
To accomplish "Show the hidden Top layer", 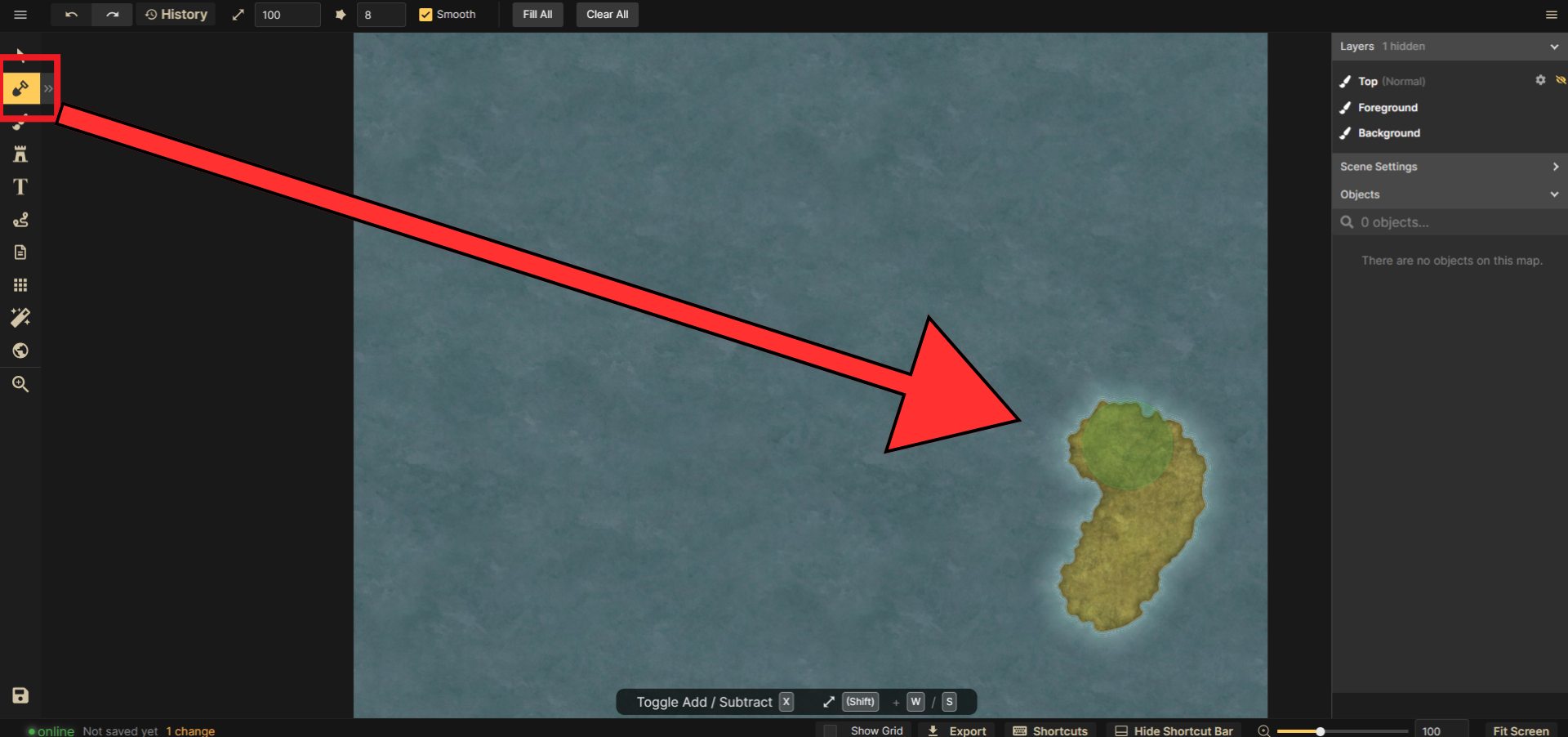I will pyautogui.click(x=1561, y=80).
